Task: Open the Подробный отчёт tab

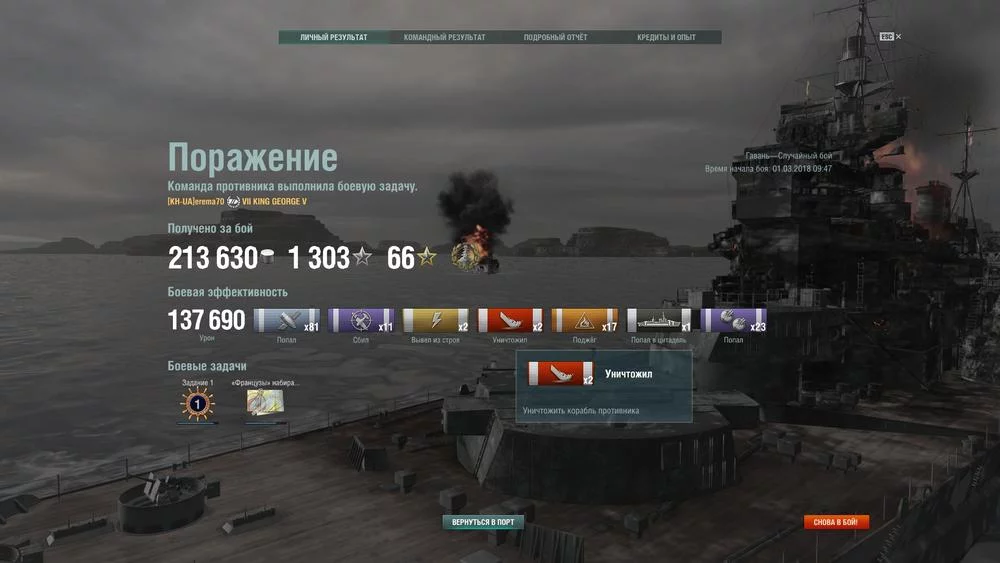Action: (x=555, y=38)
